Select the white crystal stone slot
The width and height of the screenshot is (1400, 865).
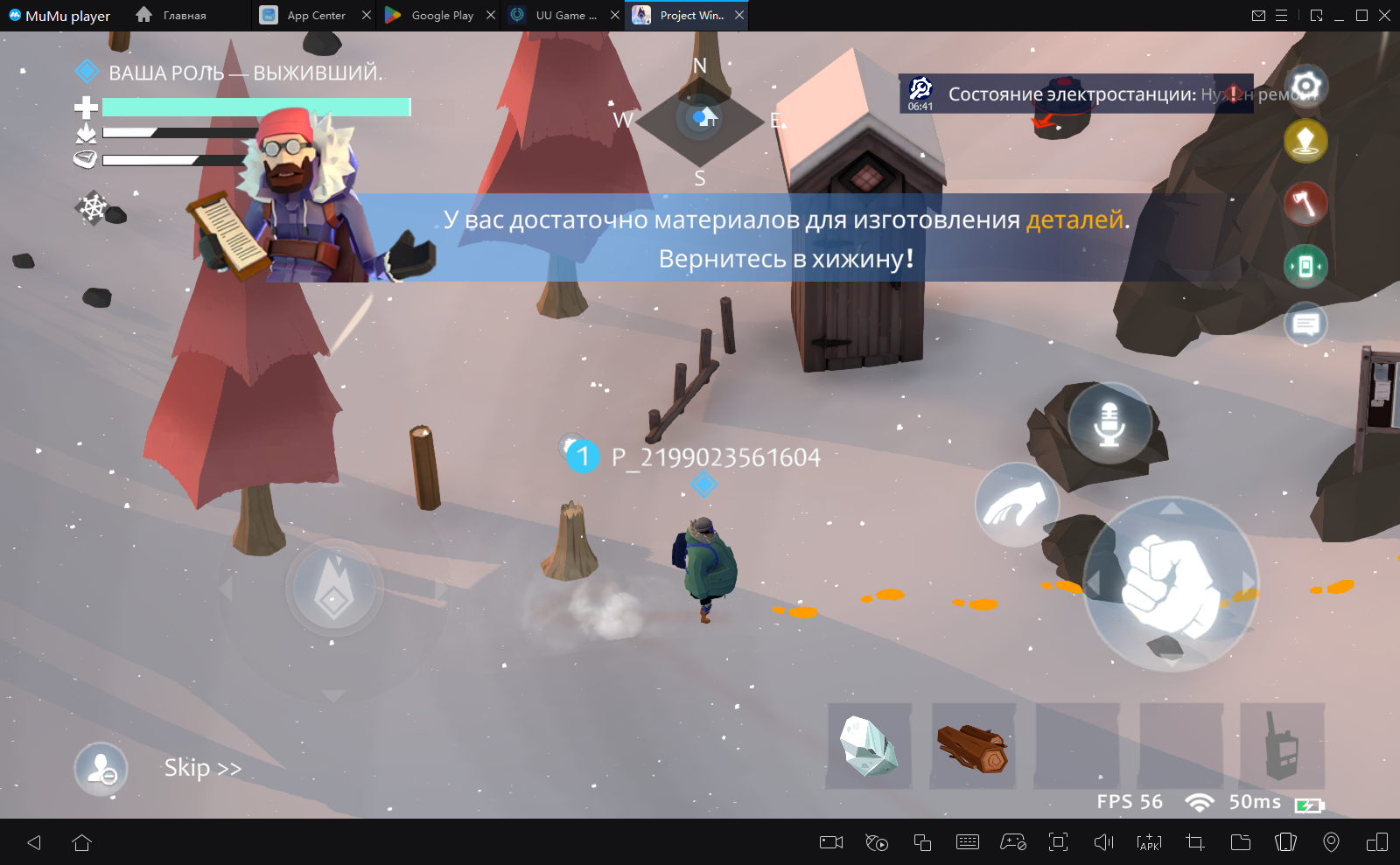[869, 746]
